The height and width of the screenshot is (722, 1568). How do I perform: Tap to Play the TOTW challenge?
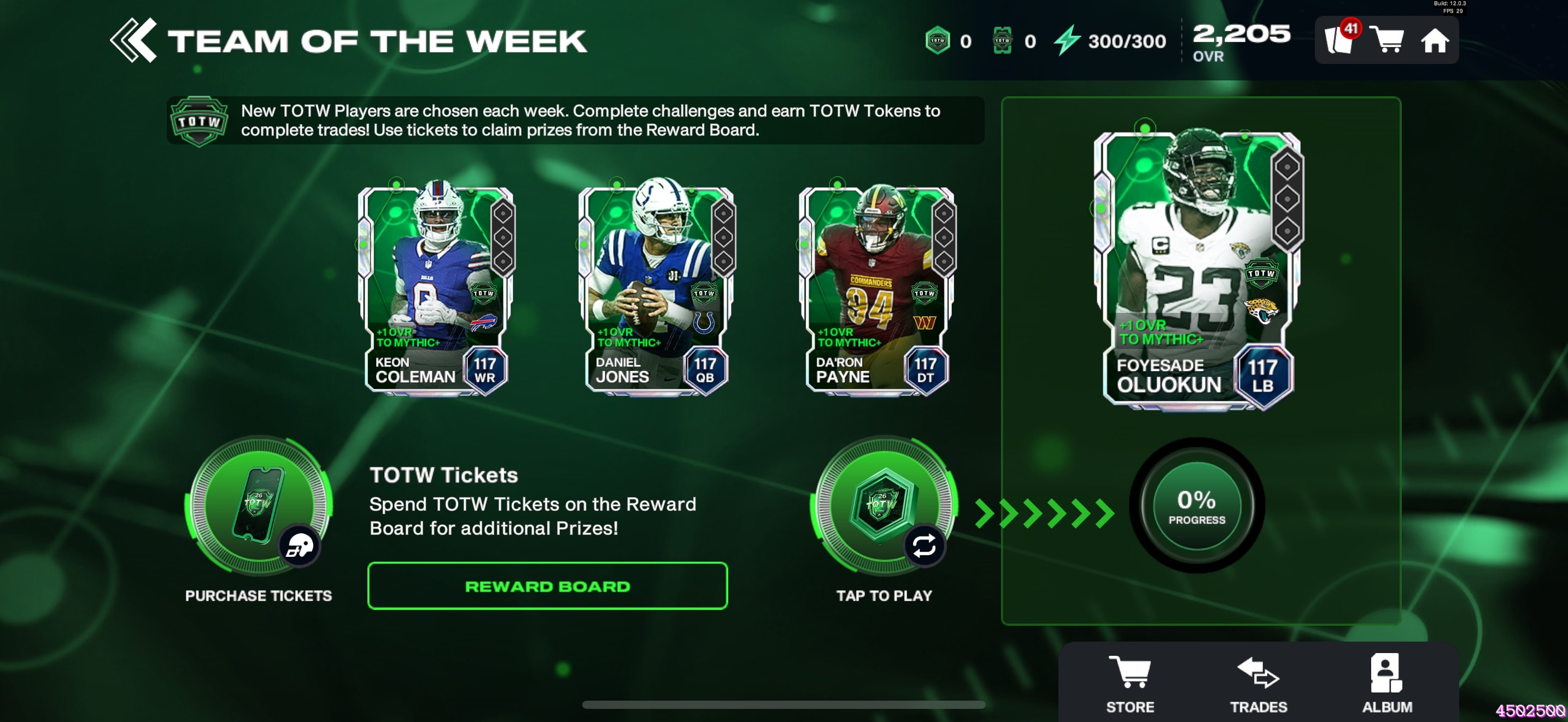pyautogui.click(x=884, y=506)
